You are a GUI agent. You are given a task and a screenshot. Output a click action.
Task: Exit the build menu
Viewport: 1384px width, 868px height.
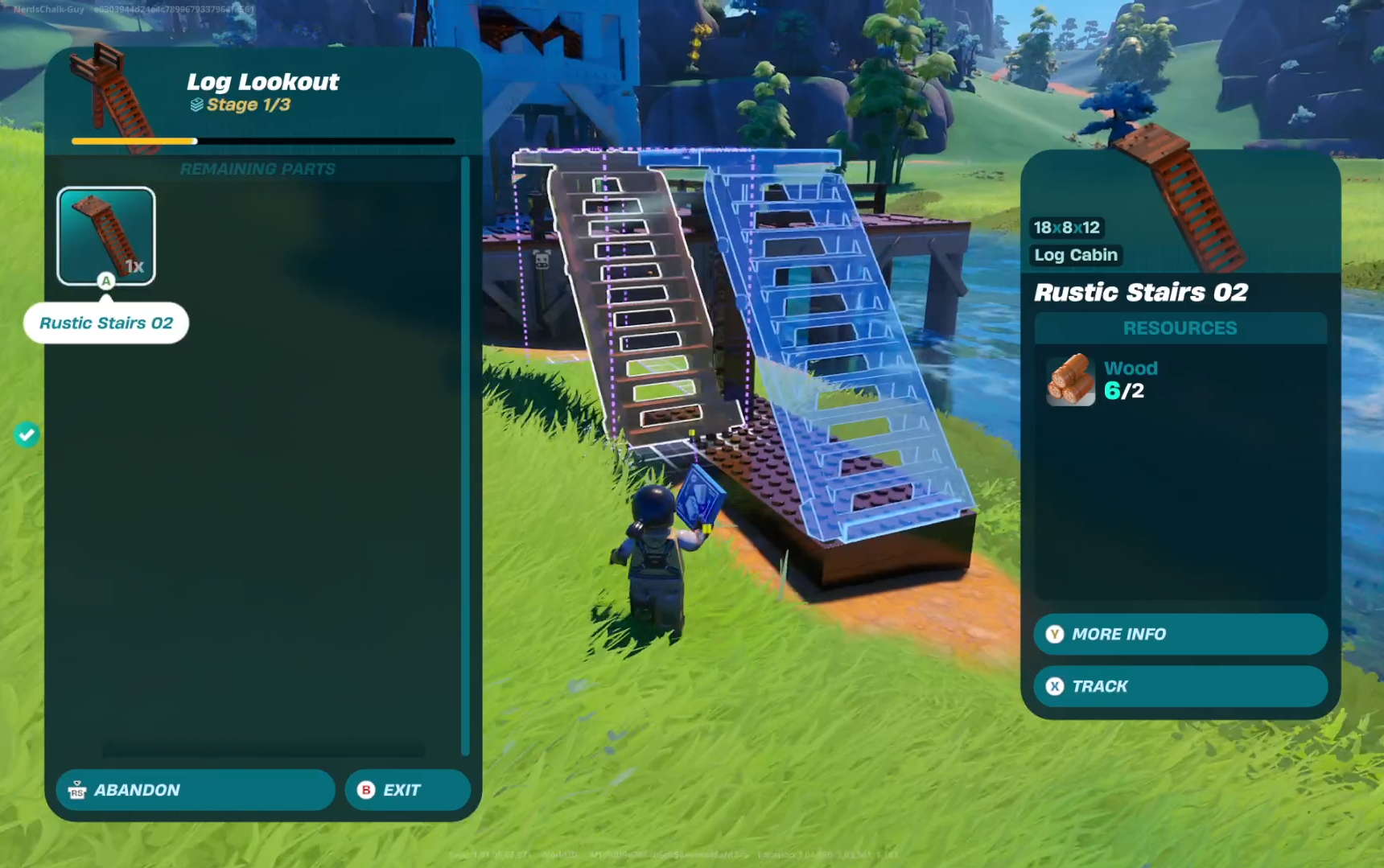tap(407, 790)
